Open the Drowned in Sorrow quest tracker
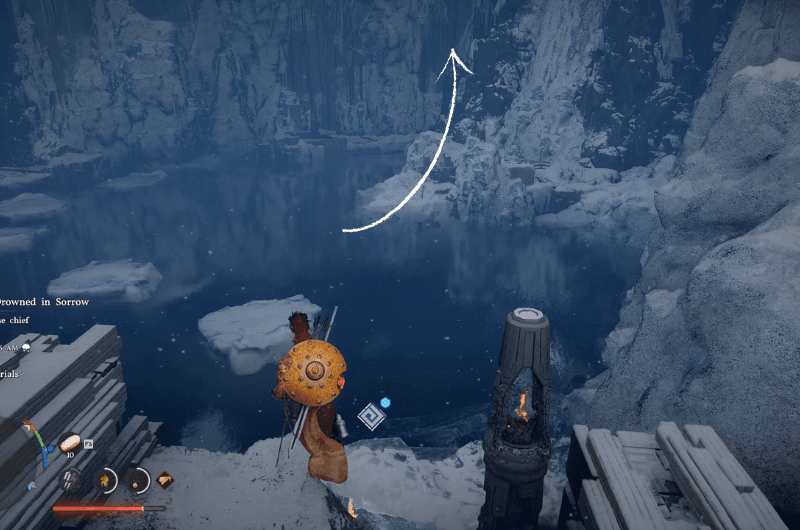The height and width of the screenshot is (530, 800). (45, 301)
